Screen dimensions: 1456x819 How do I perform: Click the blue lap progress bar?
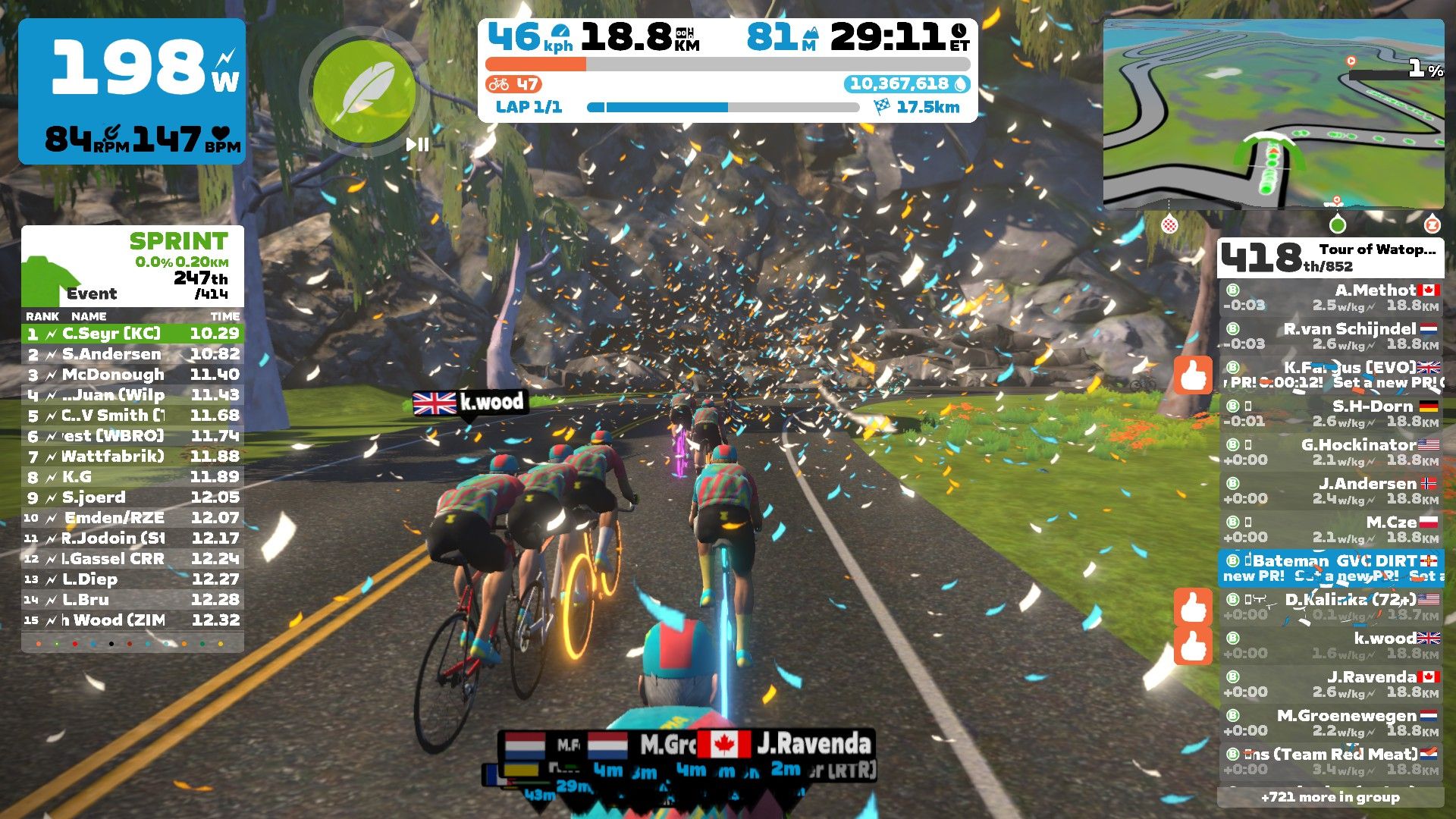coord(656,108)
